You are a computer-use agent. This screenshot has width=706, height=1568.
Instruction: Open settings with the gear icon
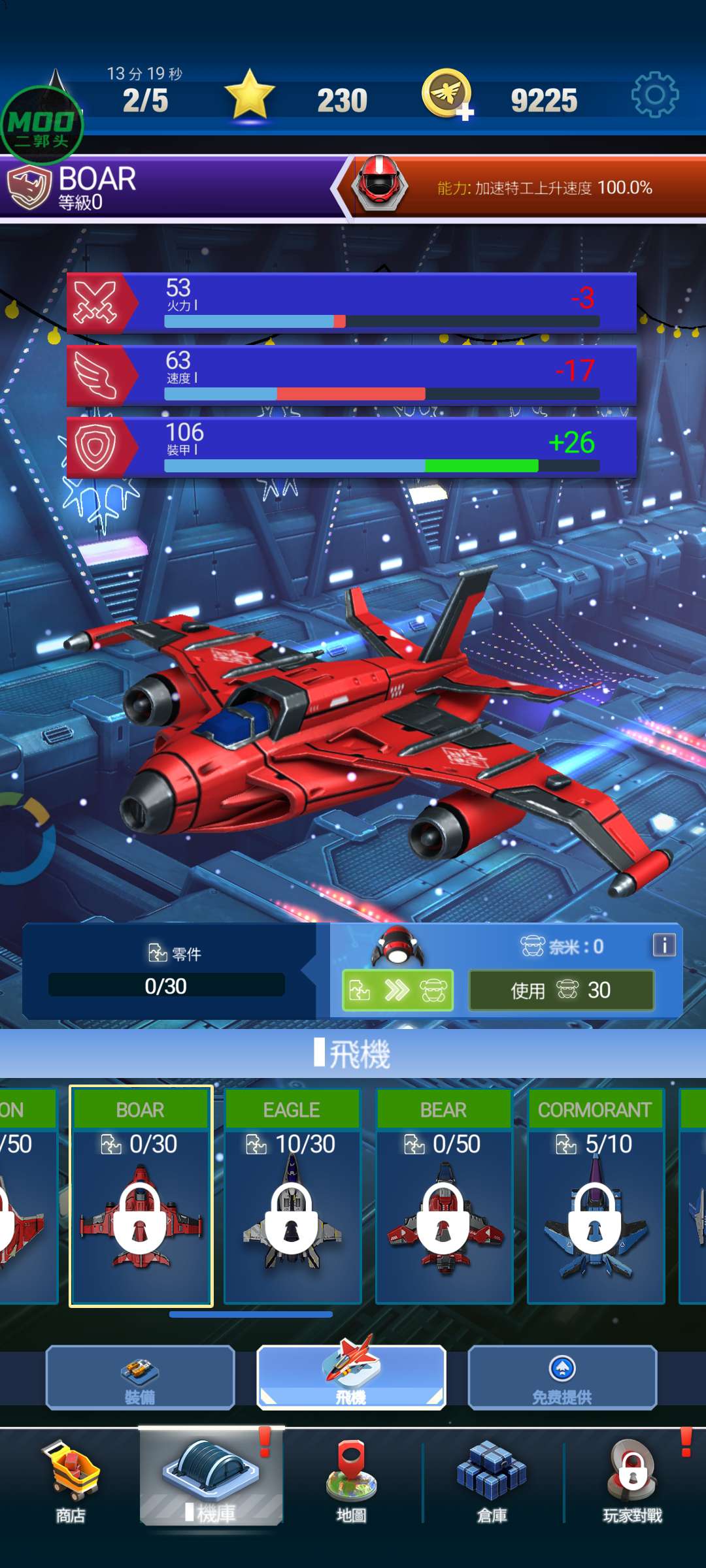655,95
